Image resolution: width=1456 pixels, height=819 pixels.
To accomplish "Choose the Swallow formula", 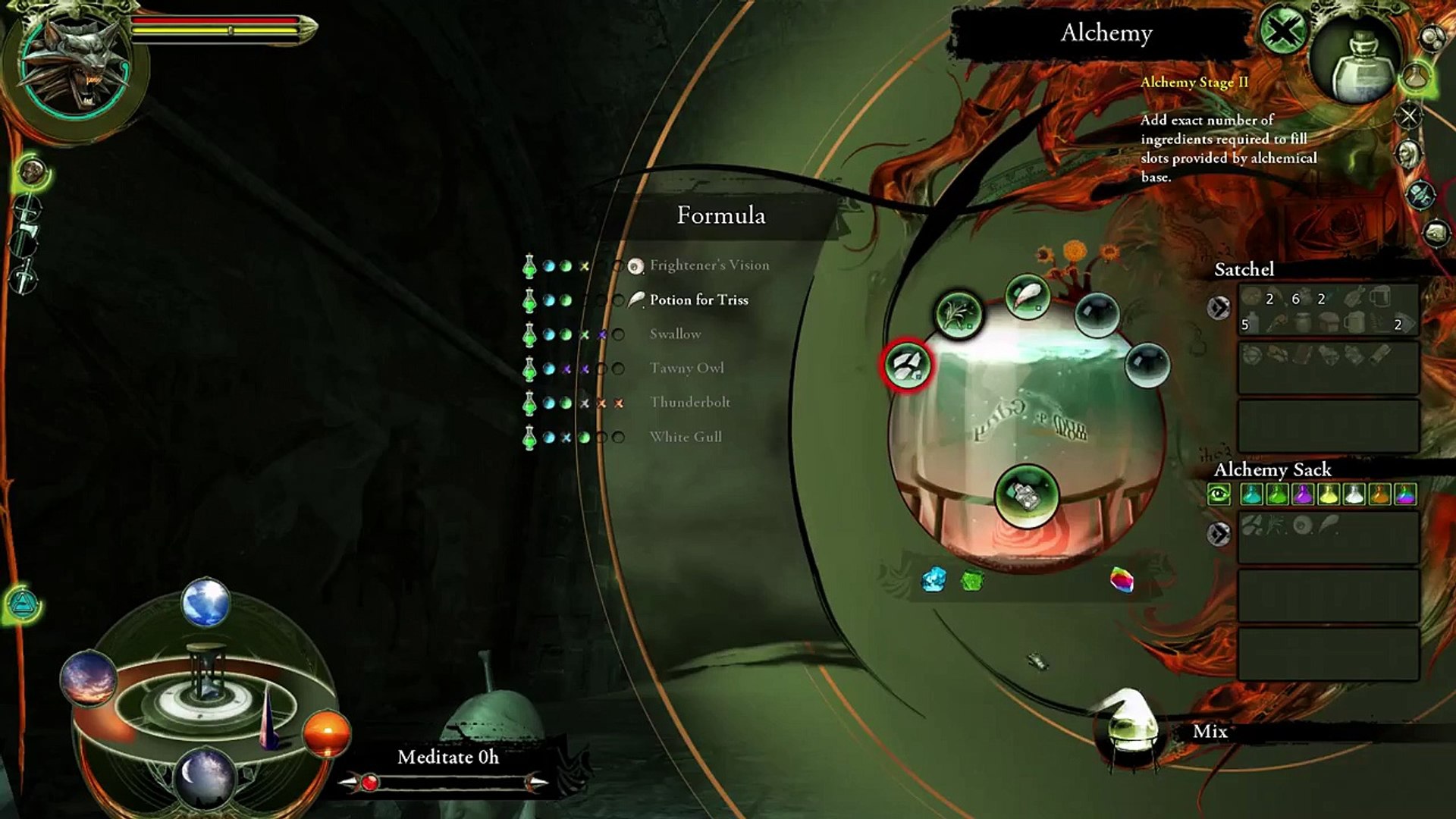I will pos(675,334).
